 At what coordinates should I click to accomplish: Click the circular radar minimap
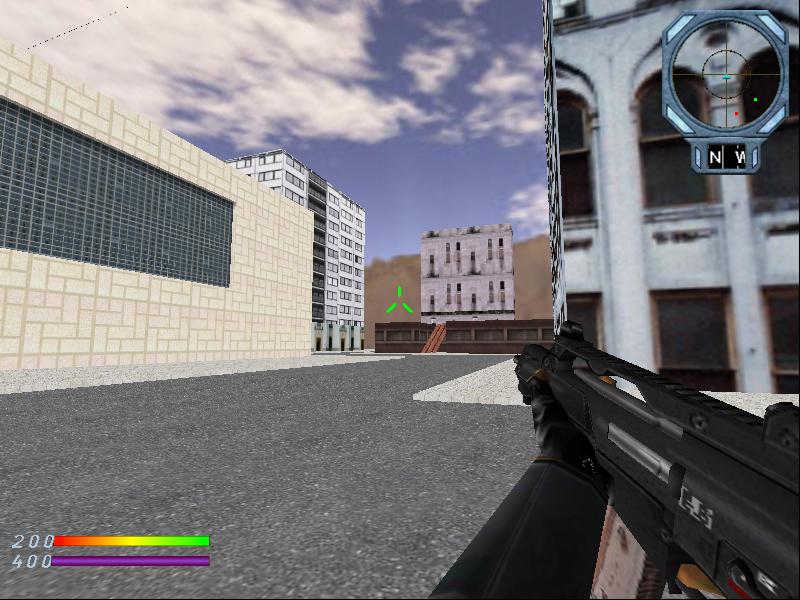coord(725,75)
